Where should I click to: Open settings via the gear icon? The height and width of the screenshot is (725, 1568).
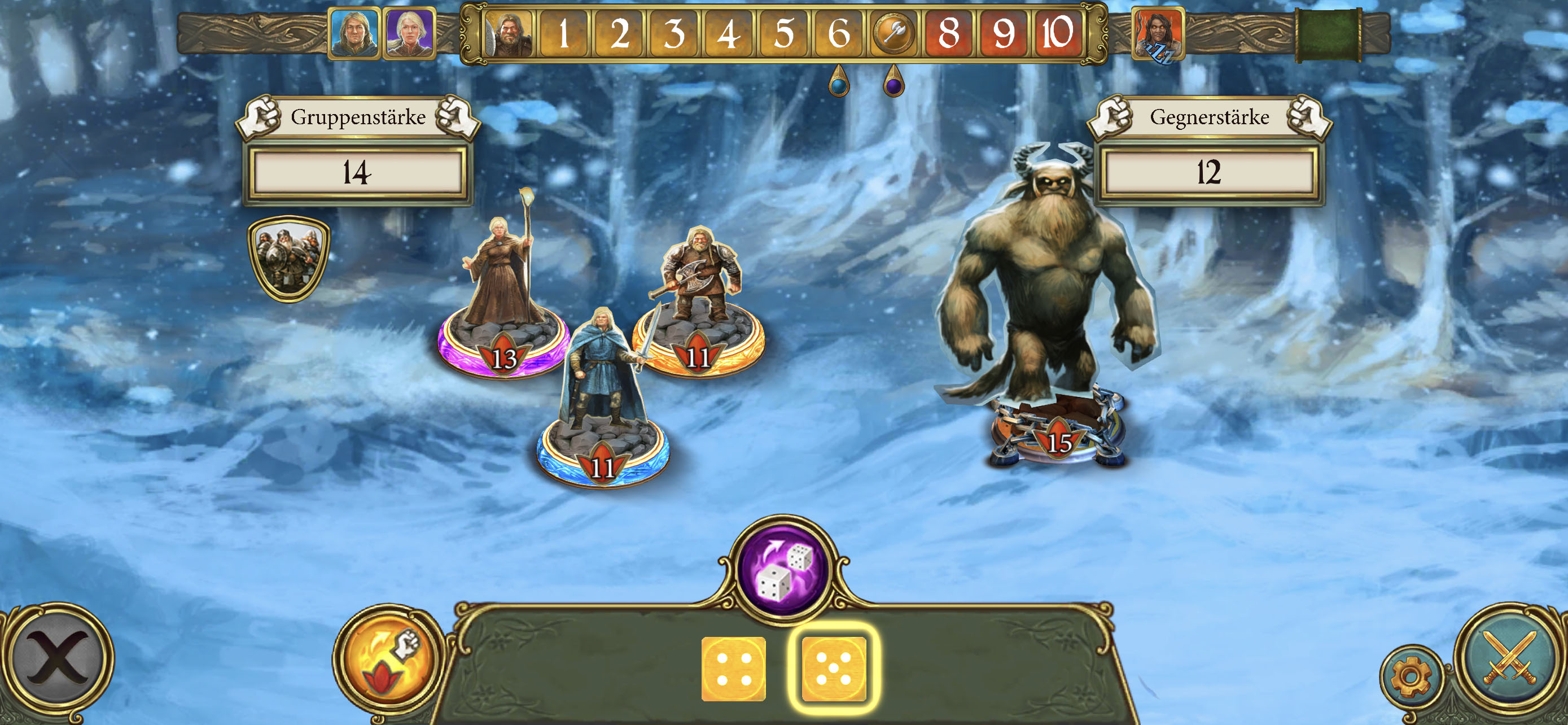1411,675
